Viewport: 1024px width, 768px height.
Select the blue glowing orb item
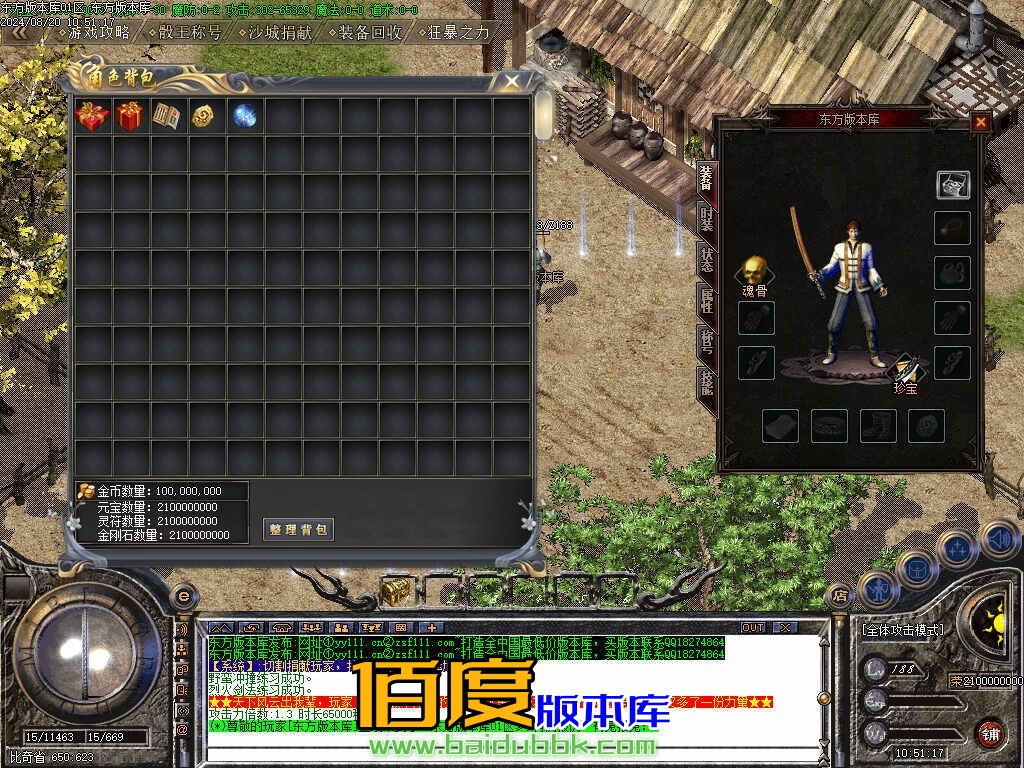click(245, 116)
